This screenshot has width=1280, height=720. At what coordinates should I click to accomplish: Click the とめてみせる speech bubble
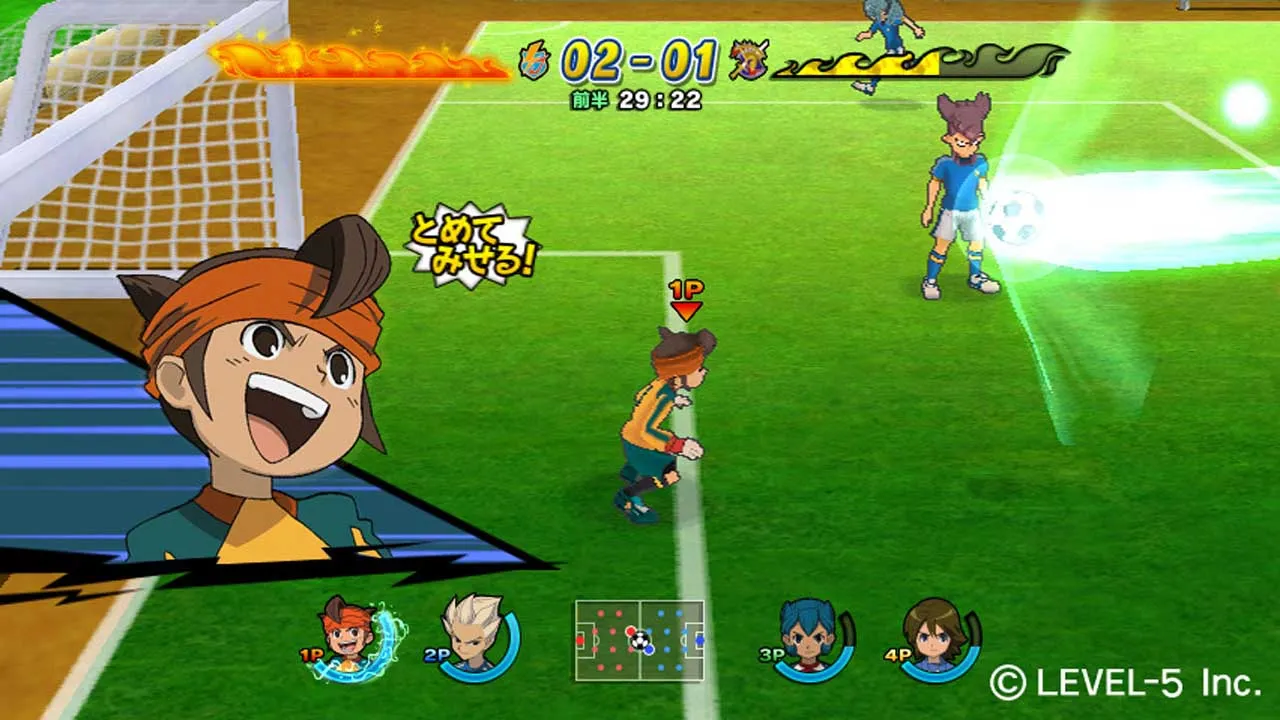(470, 243)
